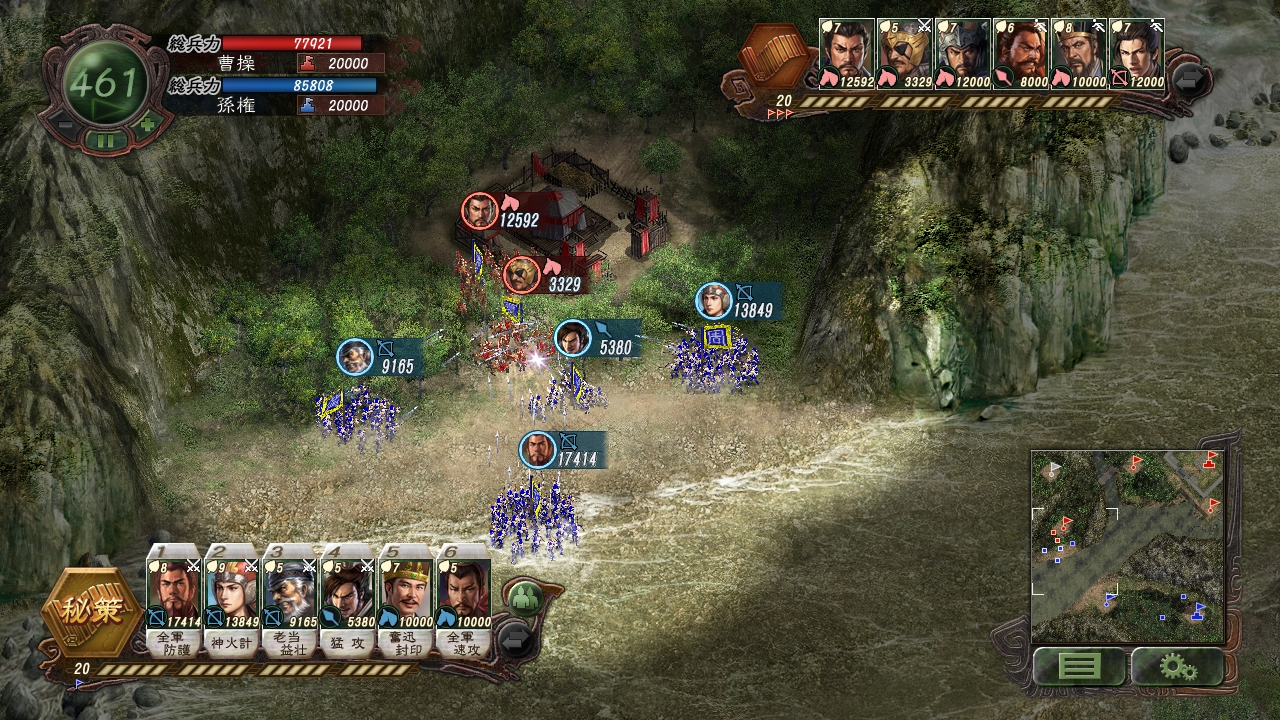Select the unit marker showing 9165 troops
Image resolution: width=1280 pixels, height=720 pixels.
click(x=355, y=358)
